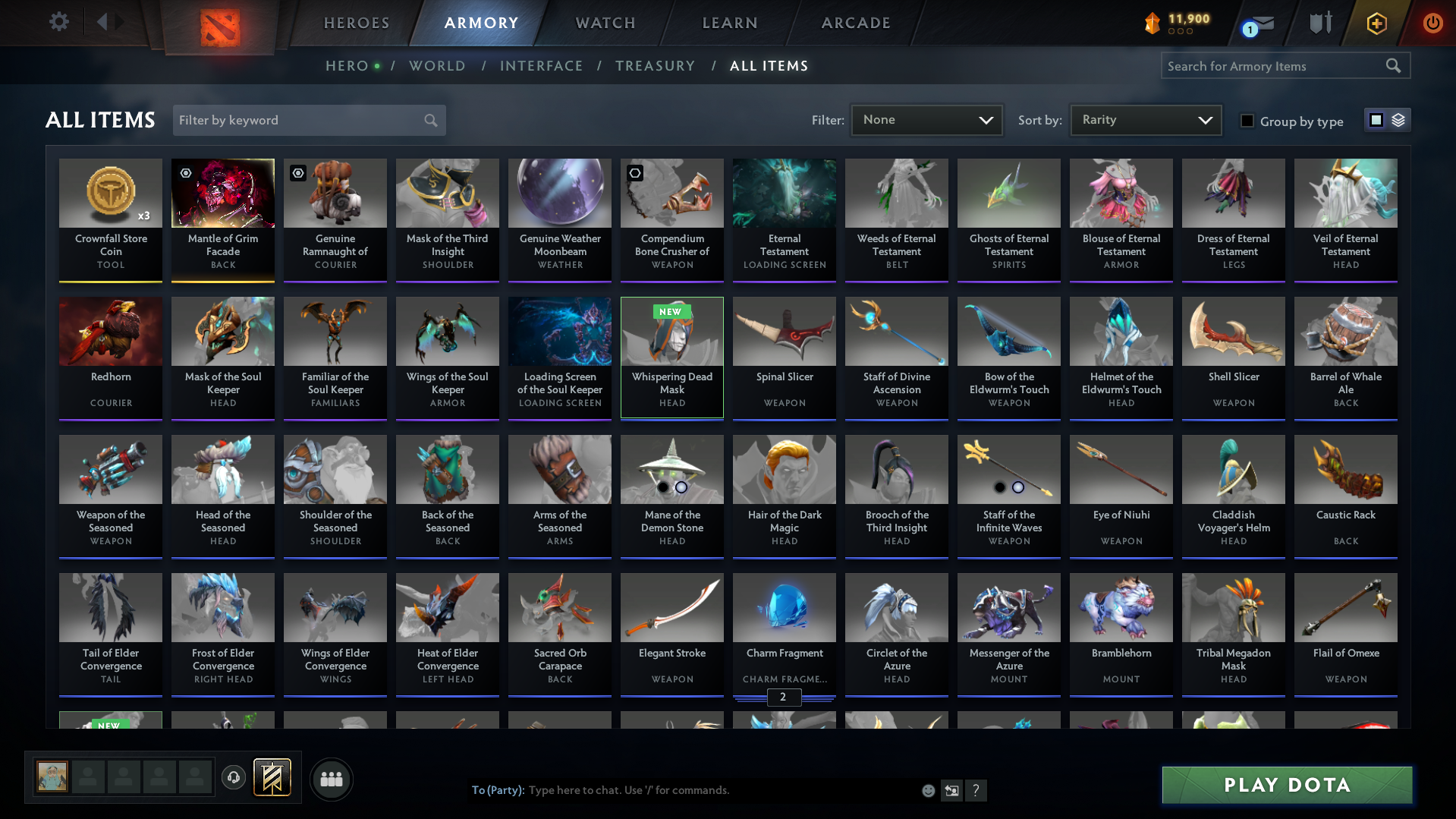Viewport: 1456px width, 819px height.
Task: Switch to stacked list view icon
Action: (x=1397, y=119)
